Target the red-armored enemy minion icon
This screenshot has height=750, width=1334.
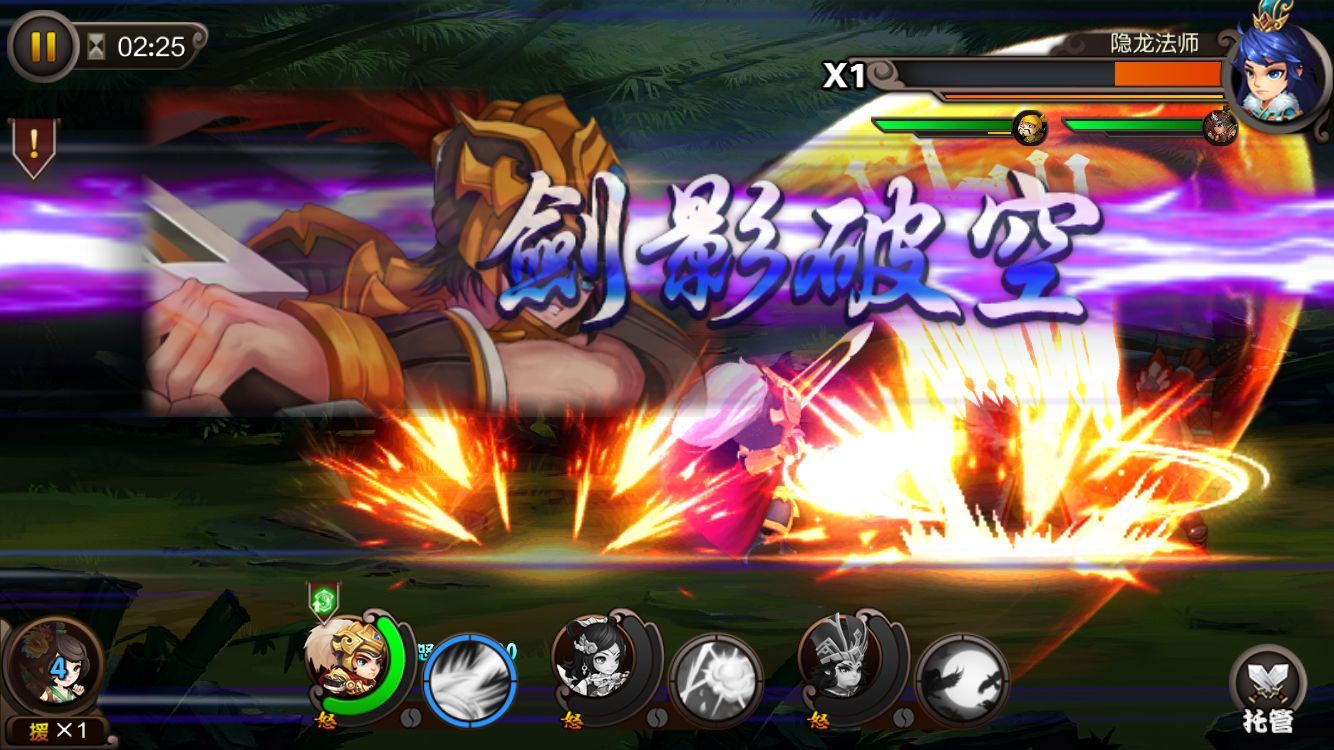click(x=1219, y=127)
